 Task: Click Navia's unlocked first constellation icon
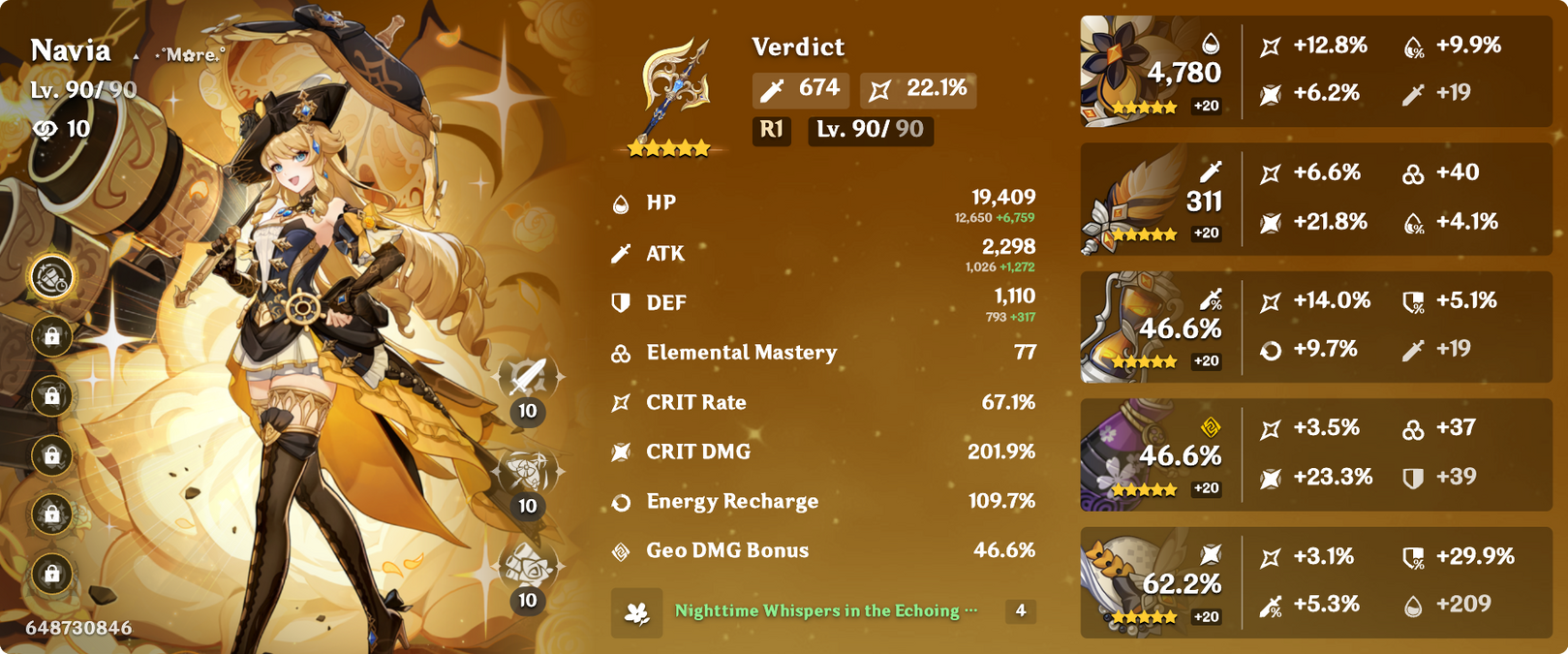(51, 278)
